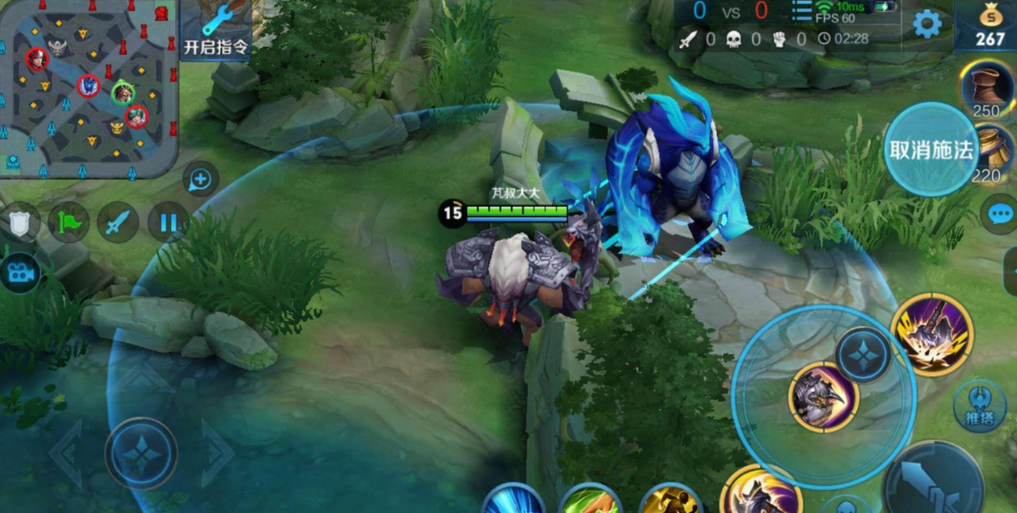The image size is (1017, 513).
Task: Activate the armored beak skill icon
Action: point(823,397)
